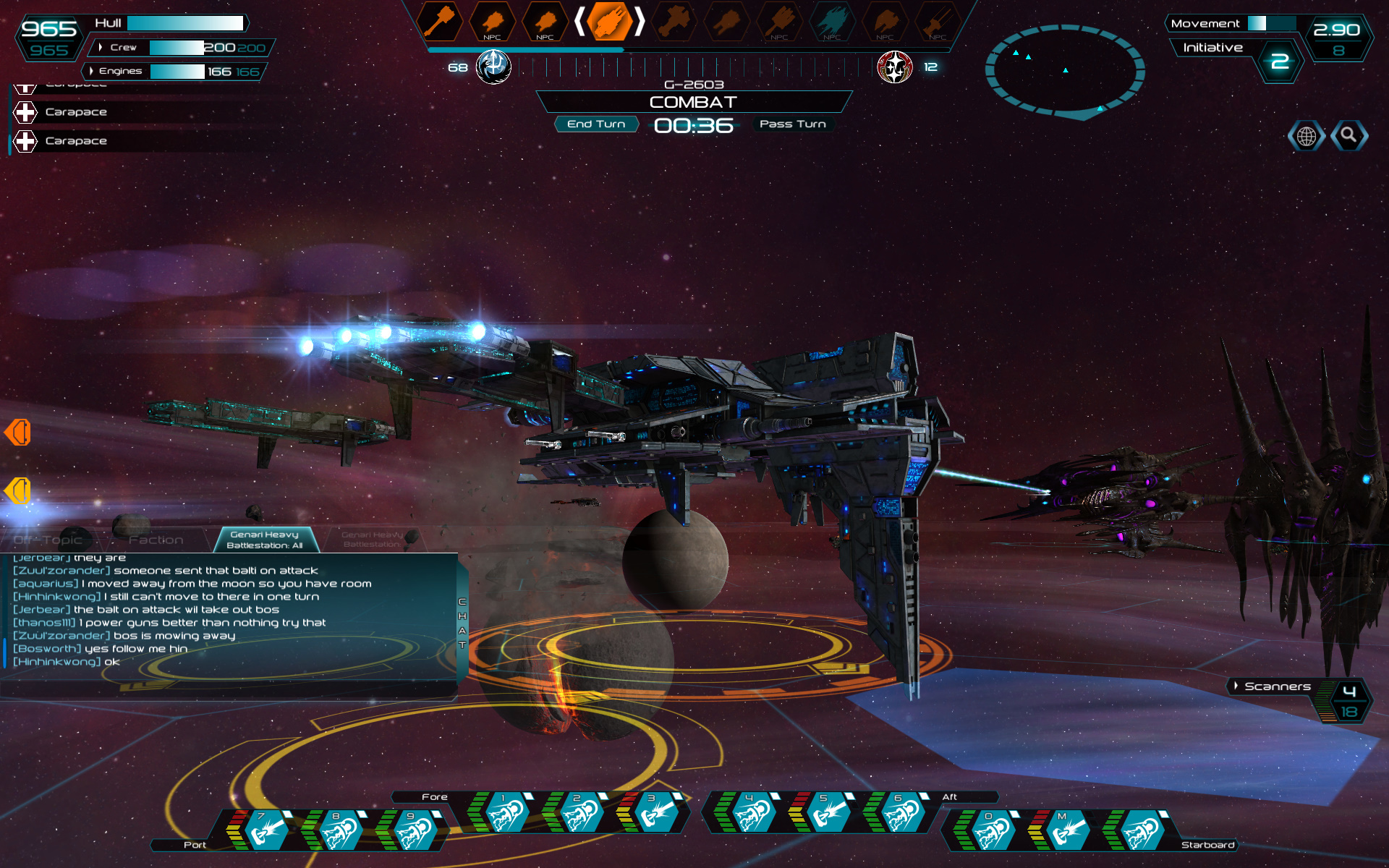Activate the magnifying glass search icon

1348,135
